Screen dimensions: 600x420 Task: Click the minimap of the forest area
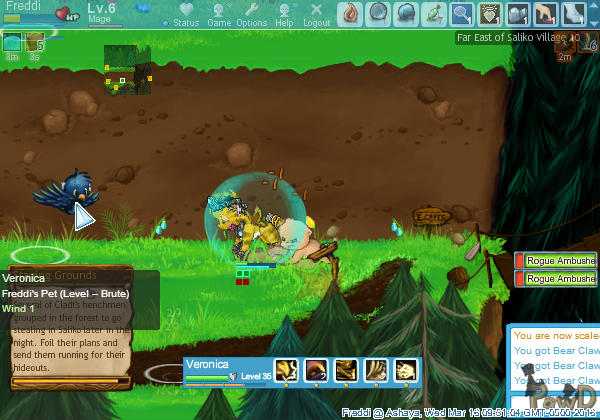pyautogui.click(x=127, y=69)
